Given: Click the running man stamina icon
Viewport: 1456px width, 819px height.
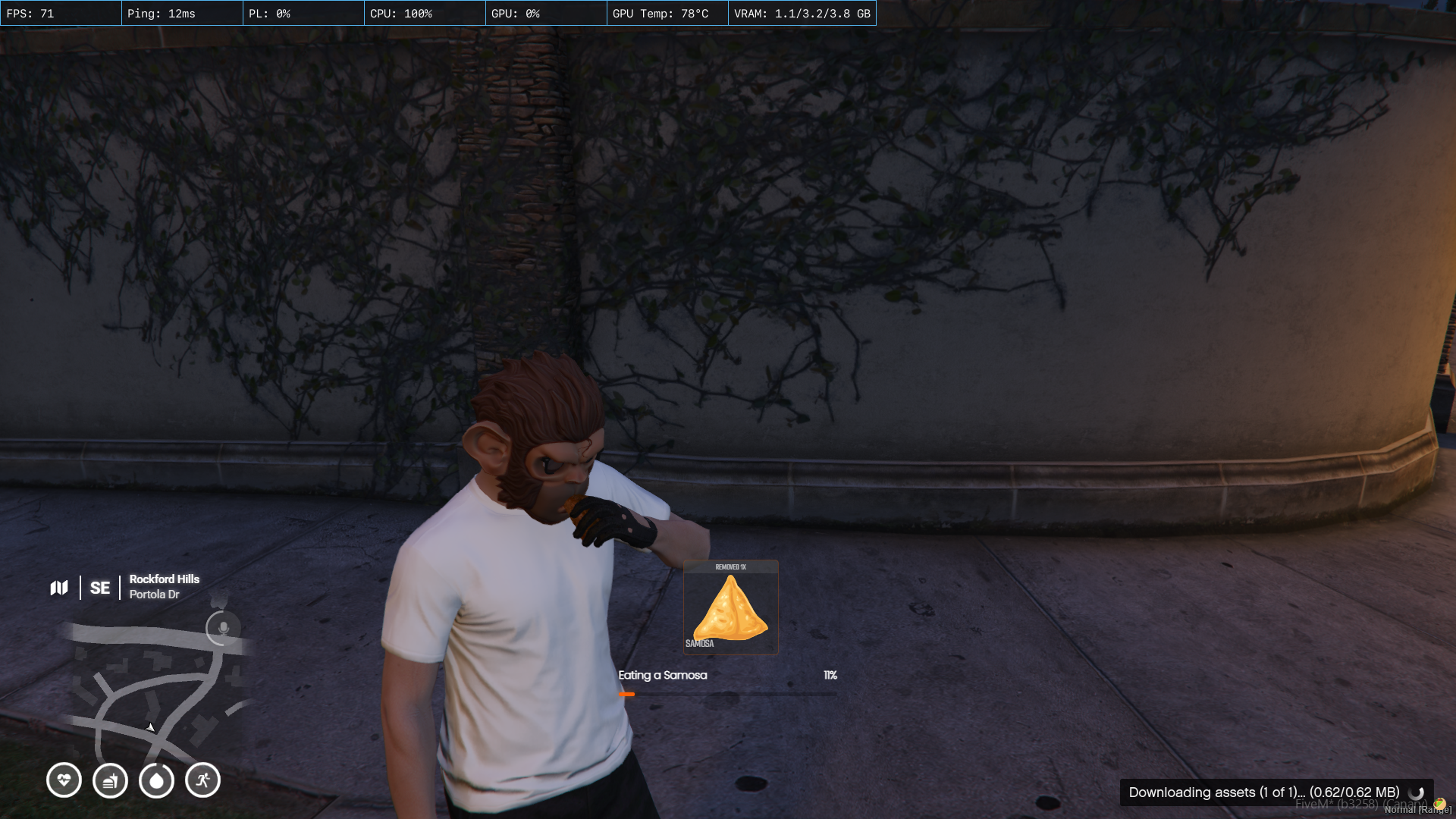Looking at the screenshot, I should [x=202, y=780].
